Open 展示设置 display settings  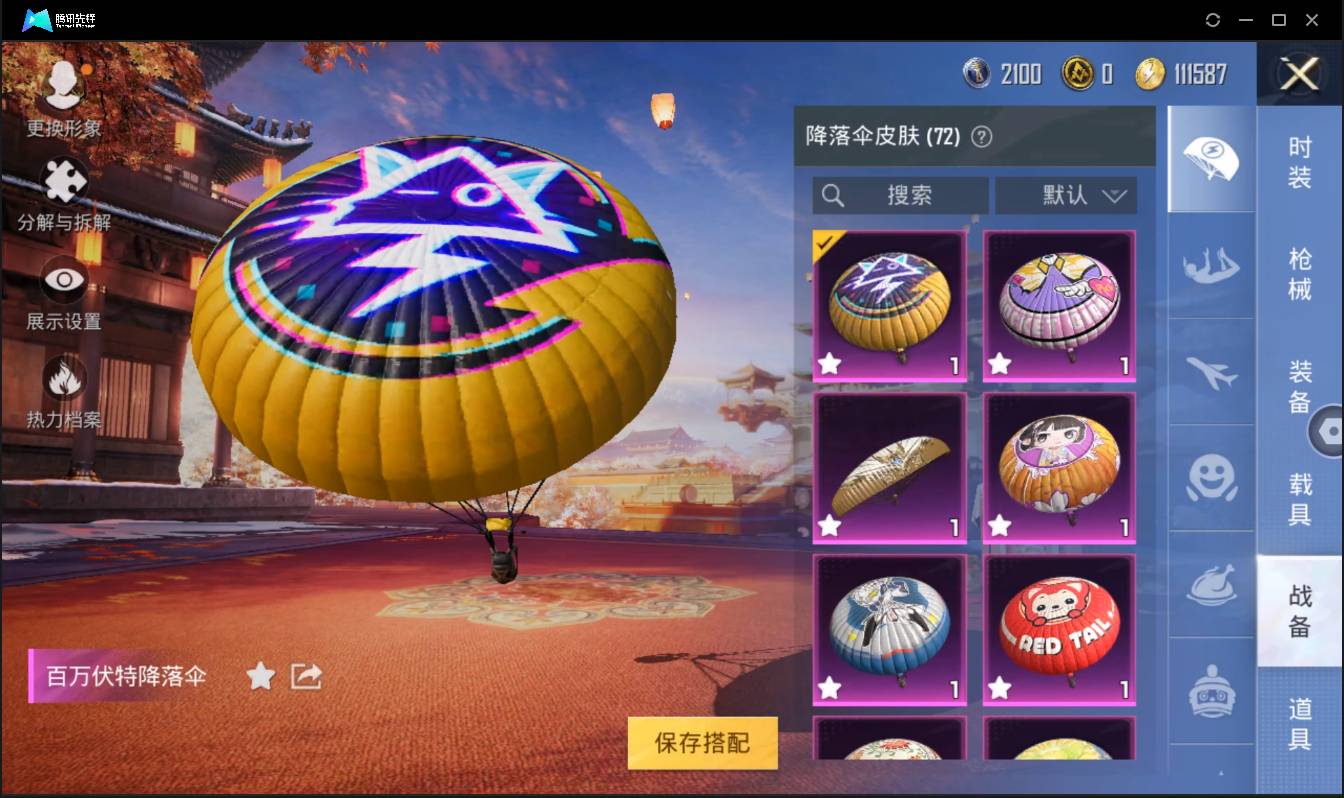[62, 283]
